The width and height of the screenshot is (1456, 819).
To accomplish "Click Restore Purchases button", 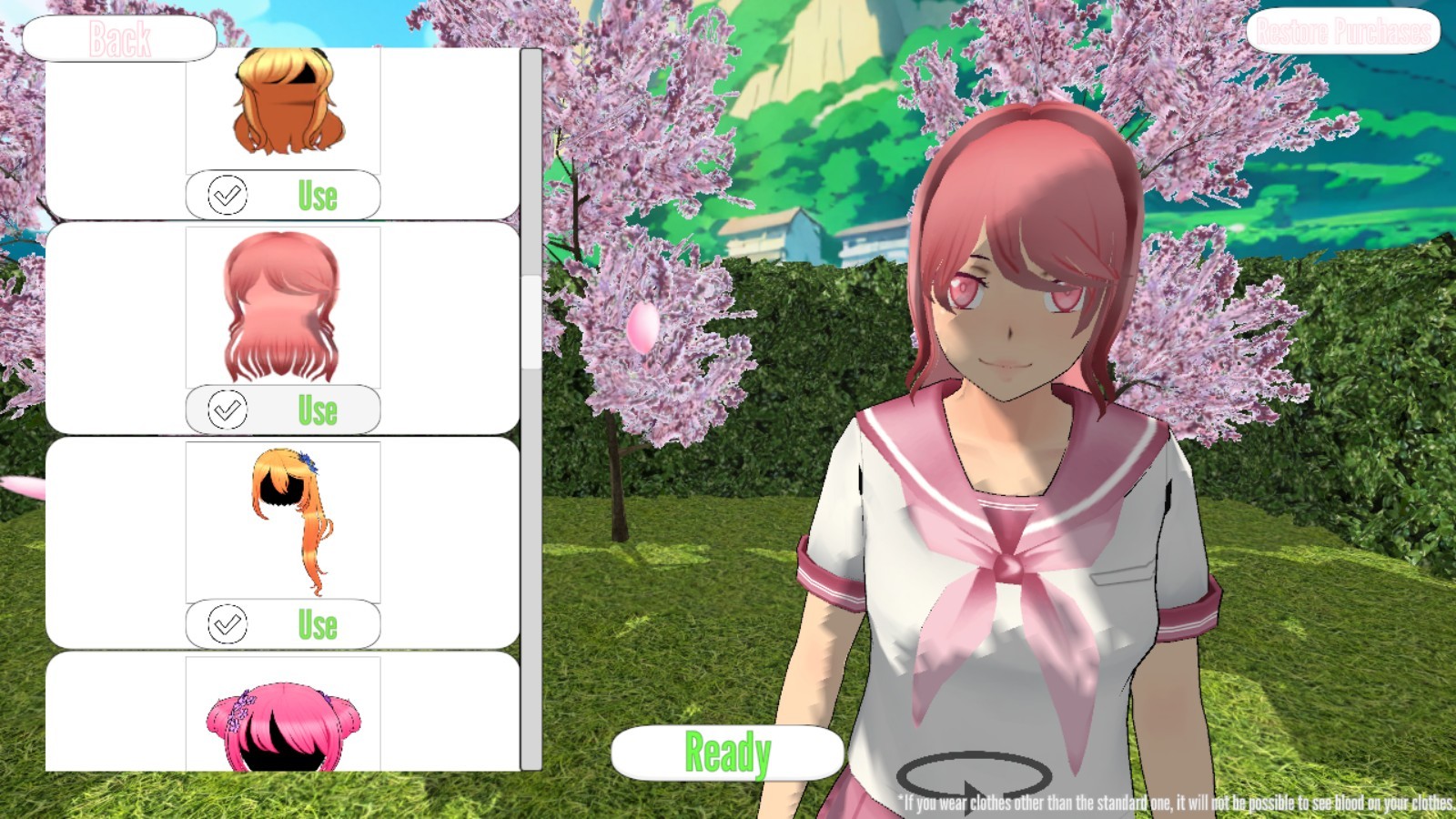I will (x=1342, y=32).
